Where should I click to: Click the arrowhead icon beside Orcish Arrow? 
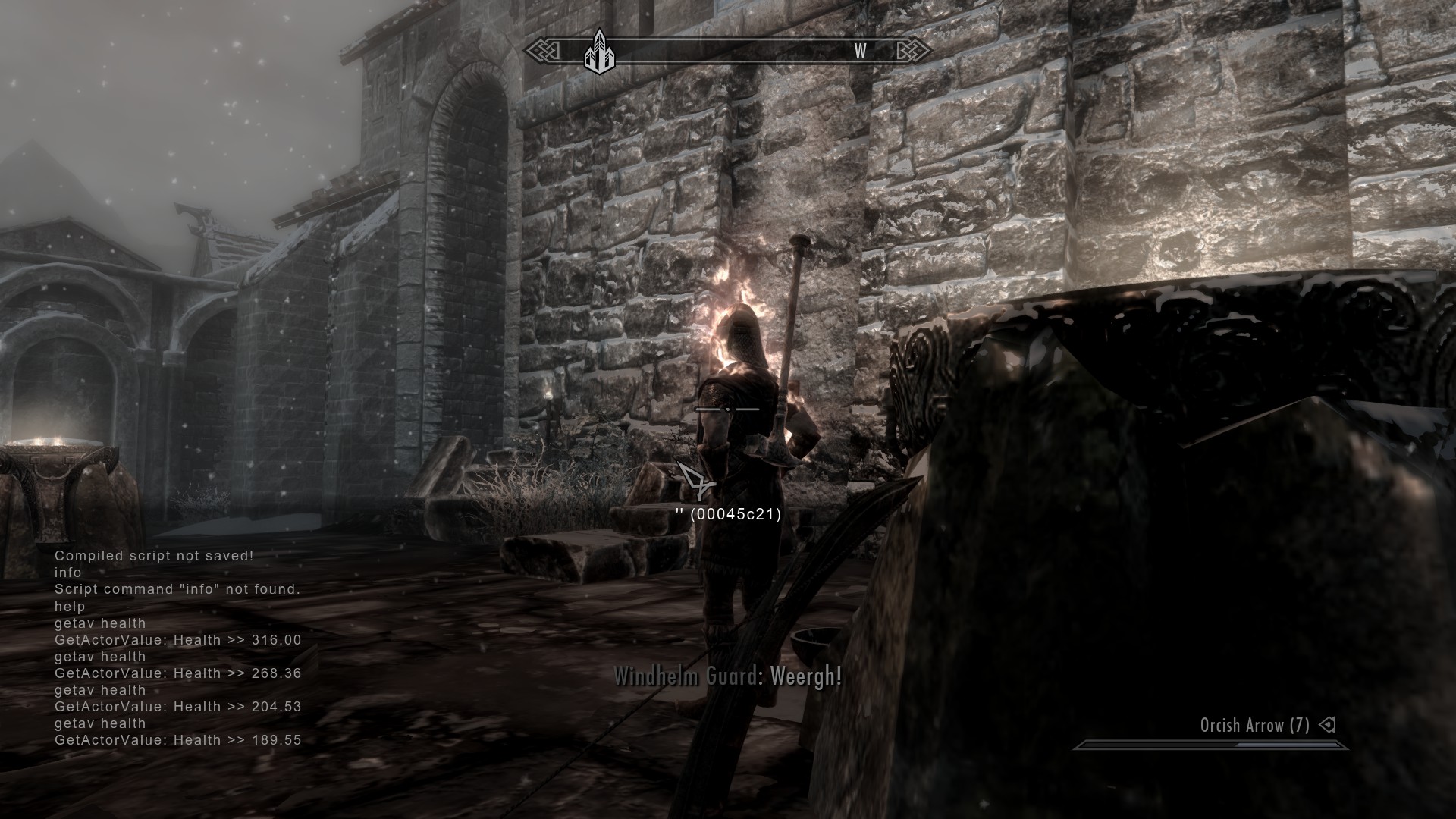[1329, 726]
